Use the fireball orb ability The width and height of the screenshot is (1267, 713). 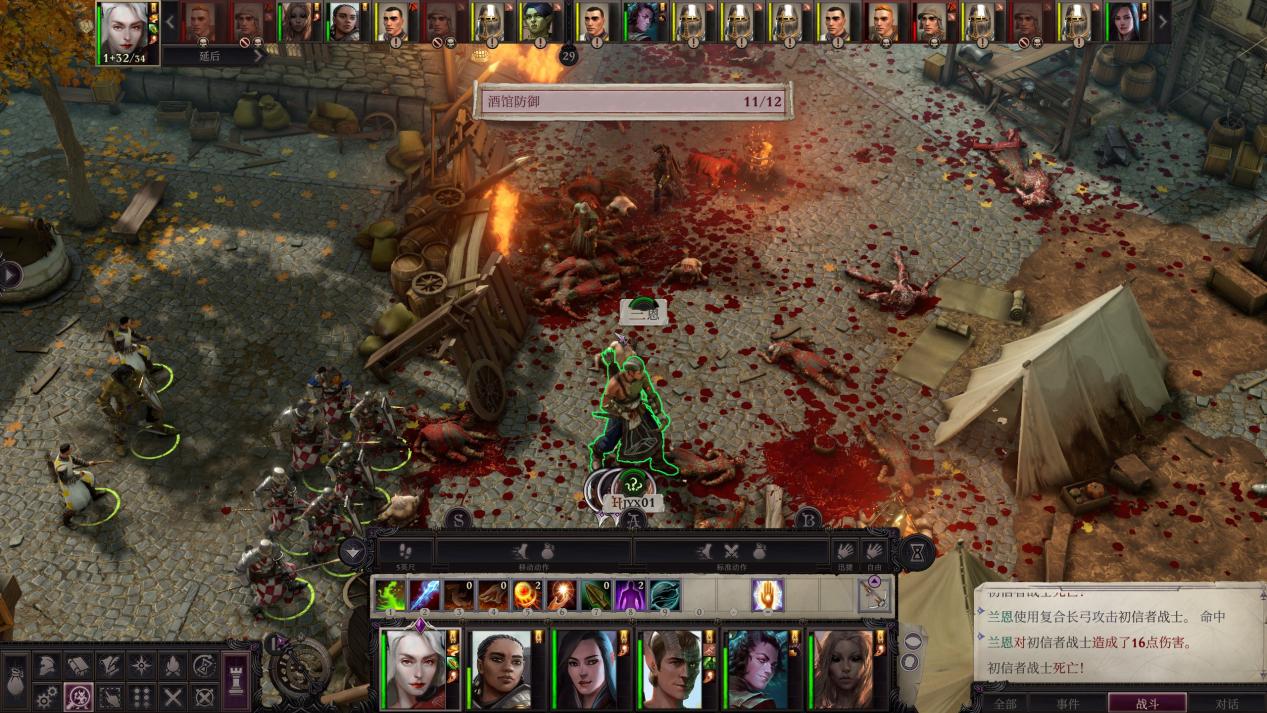[526, 595]
